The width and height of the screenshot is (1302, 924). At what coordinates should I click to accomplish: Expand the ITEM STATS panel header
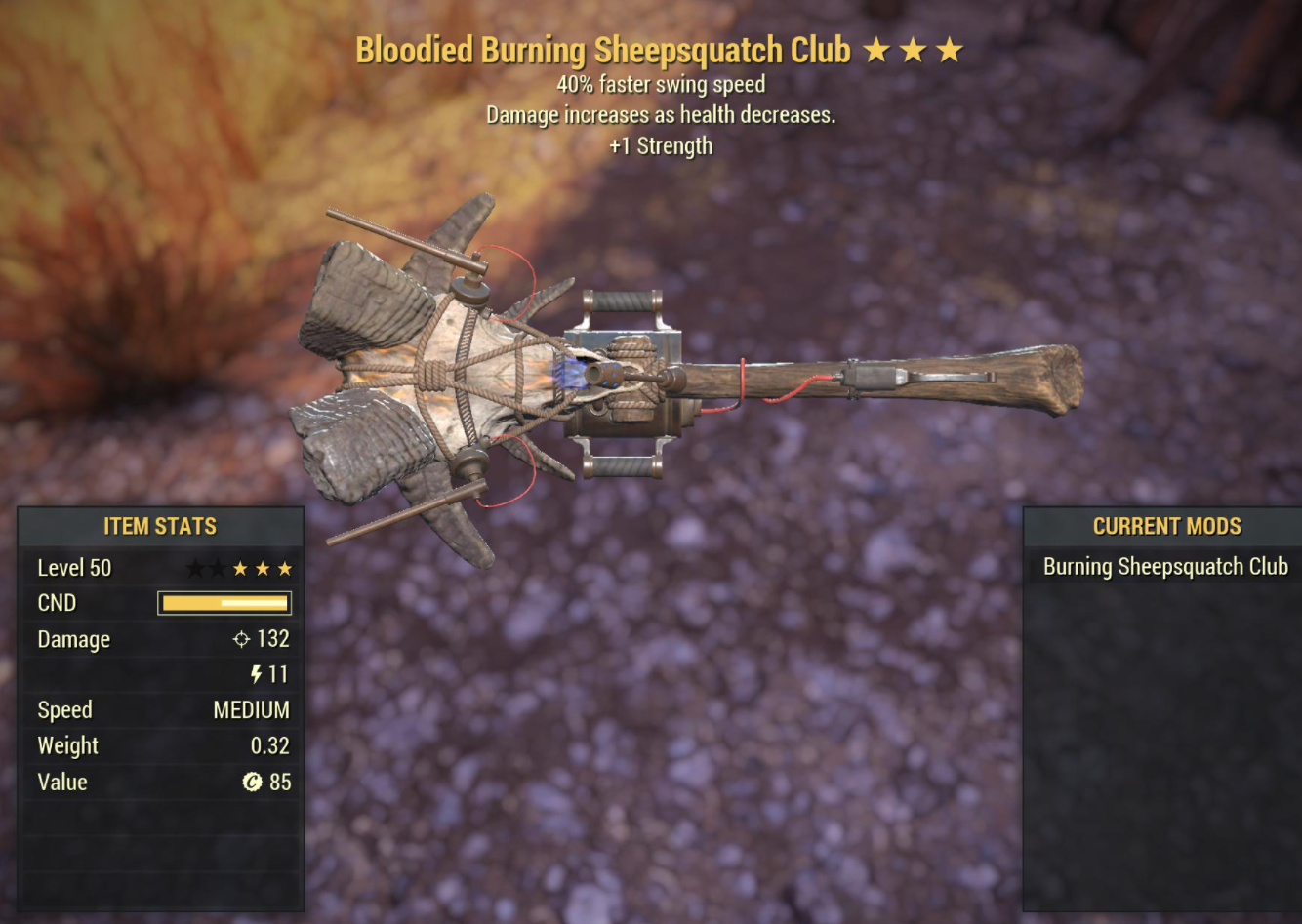160,526
